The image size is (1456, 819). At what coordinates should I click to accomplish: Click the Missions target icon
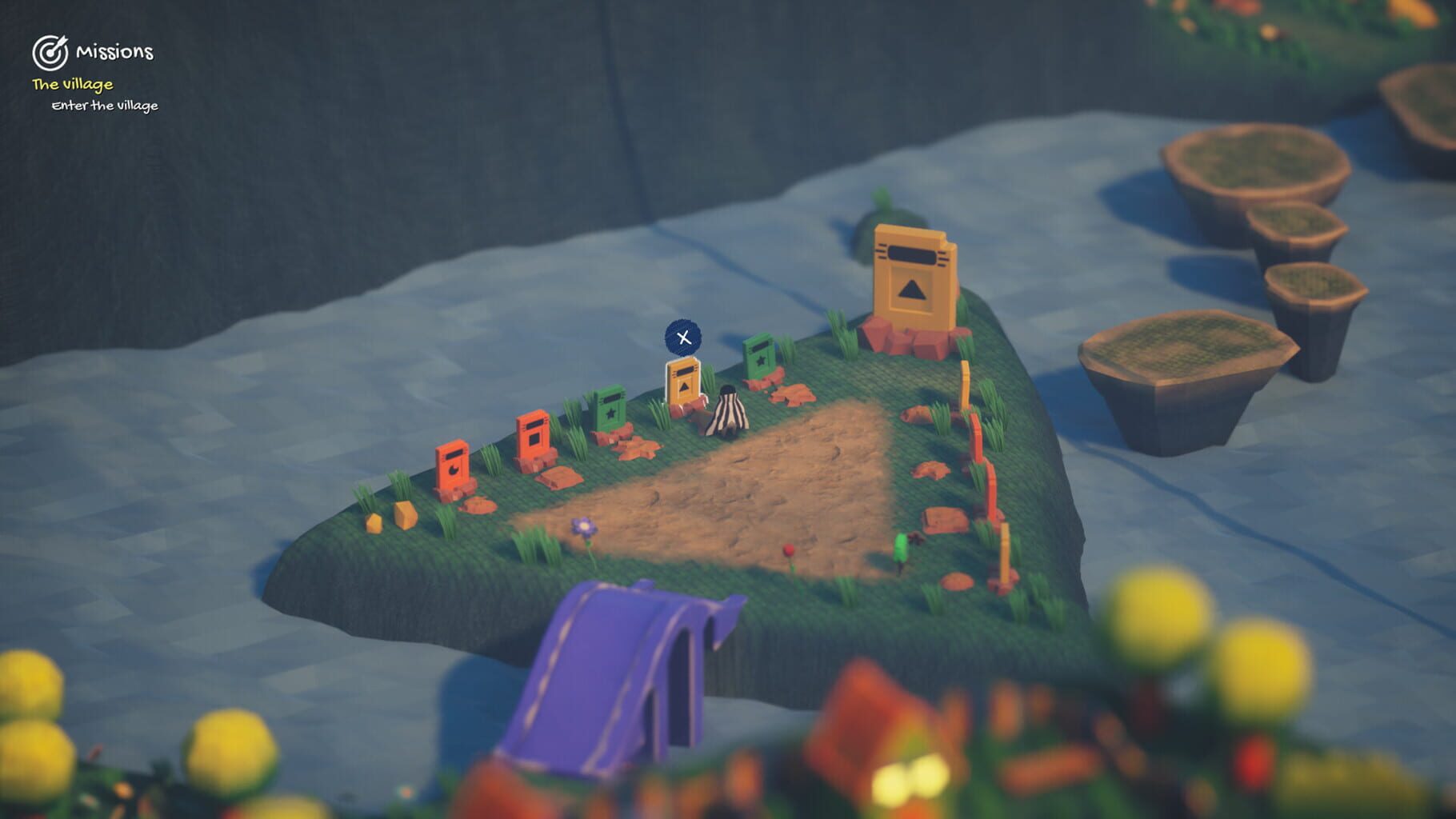(x=50, y=53)
